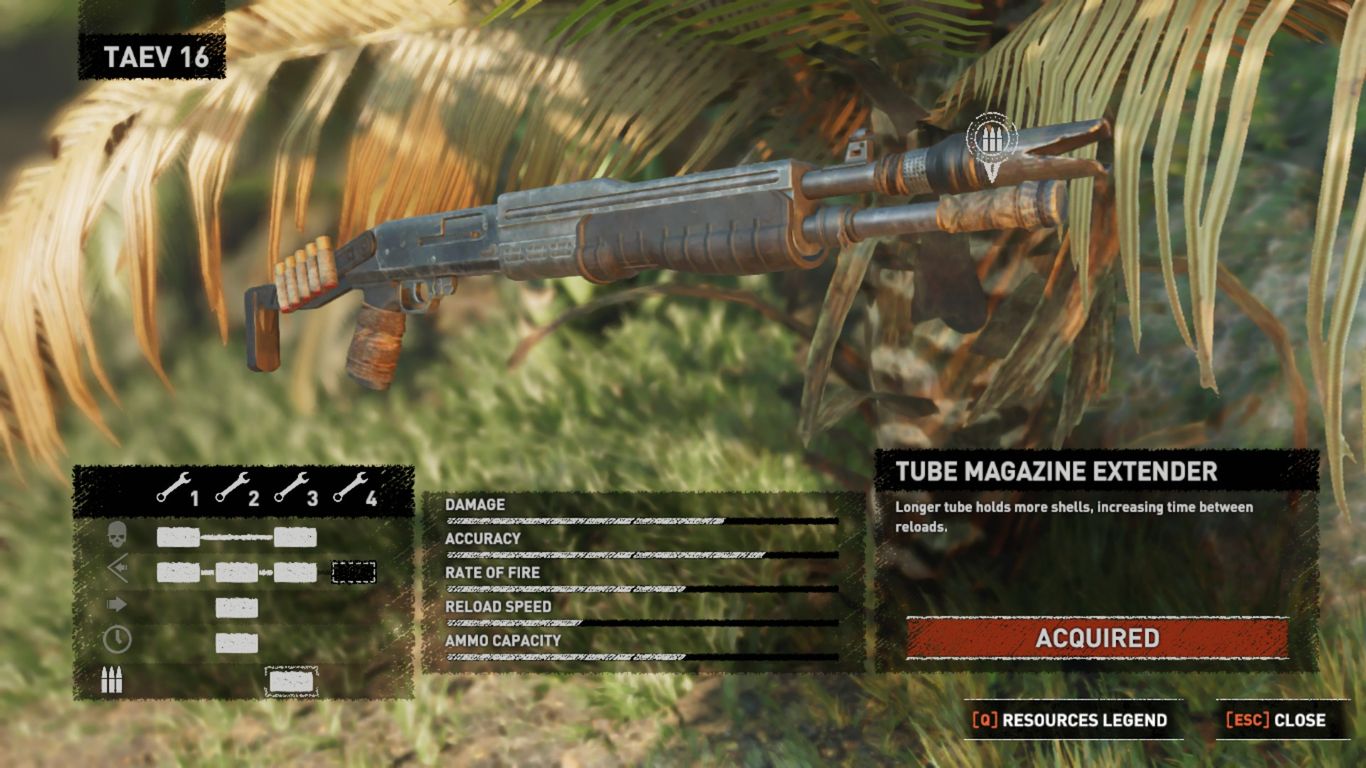The image size is (1366, 768).
Task: Select the rate of fire upgrade node
Action: point(237,607)
